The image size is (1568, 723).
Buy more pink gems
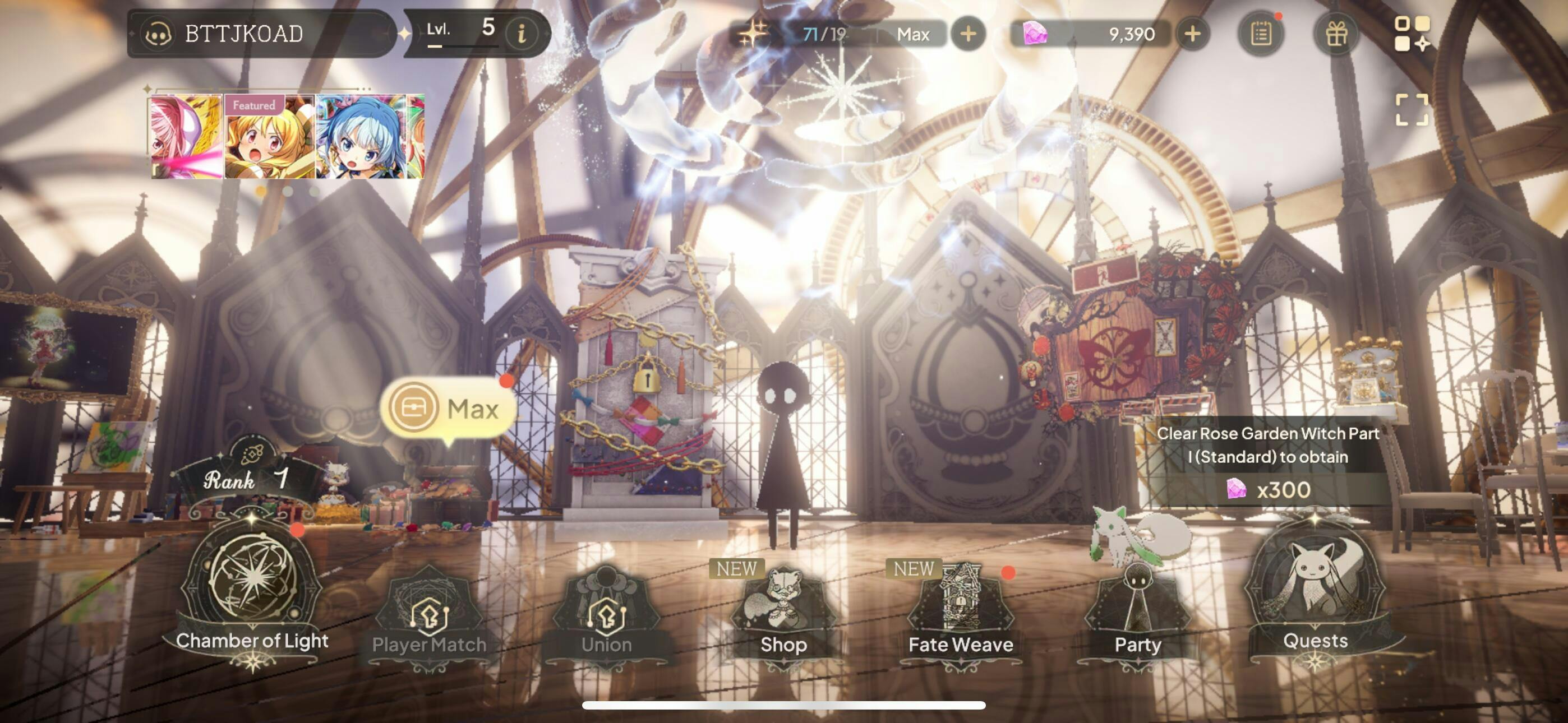[1192, 34]
